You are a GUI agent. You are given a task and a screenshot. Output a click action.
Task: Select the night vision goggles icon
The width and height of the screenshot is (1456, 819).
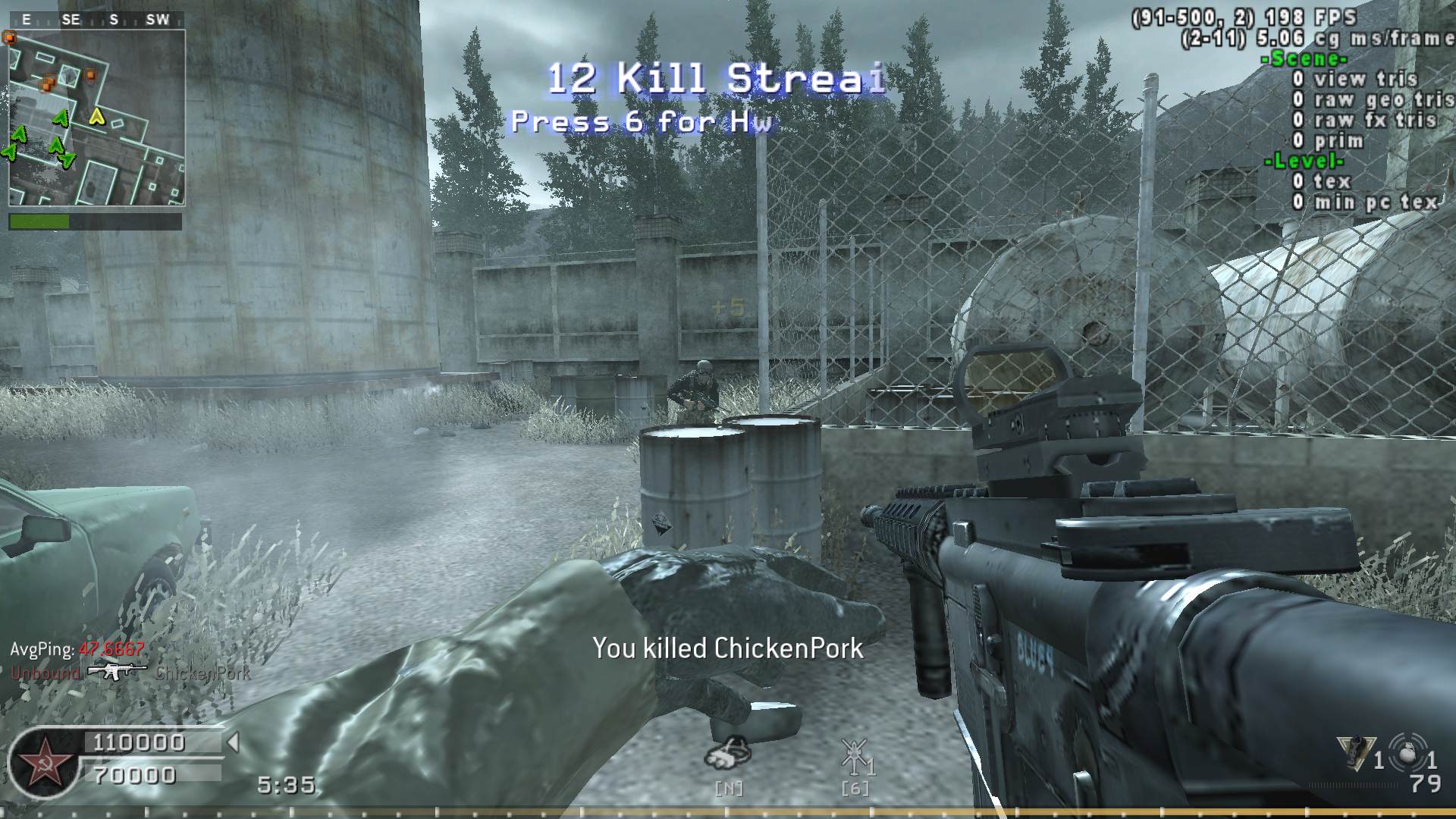pyautogui.click(x=727, y=752)
